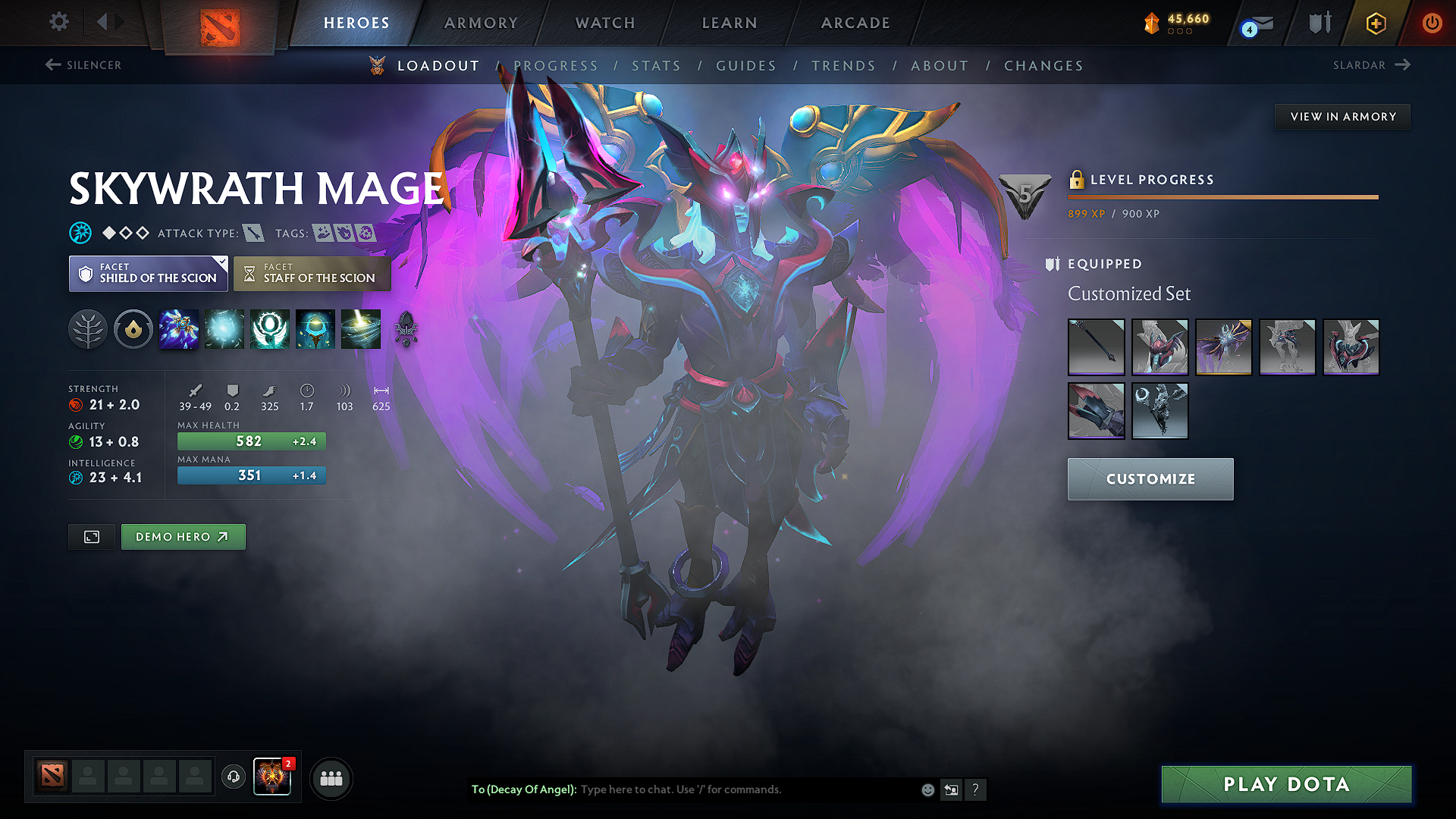This screenshot has height=819, width=1456.
Task: Switch to the Staff of the Scion facet
Action: 312,274
